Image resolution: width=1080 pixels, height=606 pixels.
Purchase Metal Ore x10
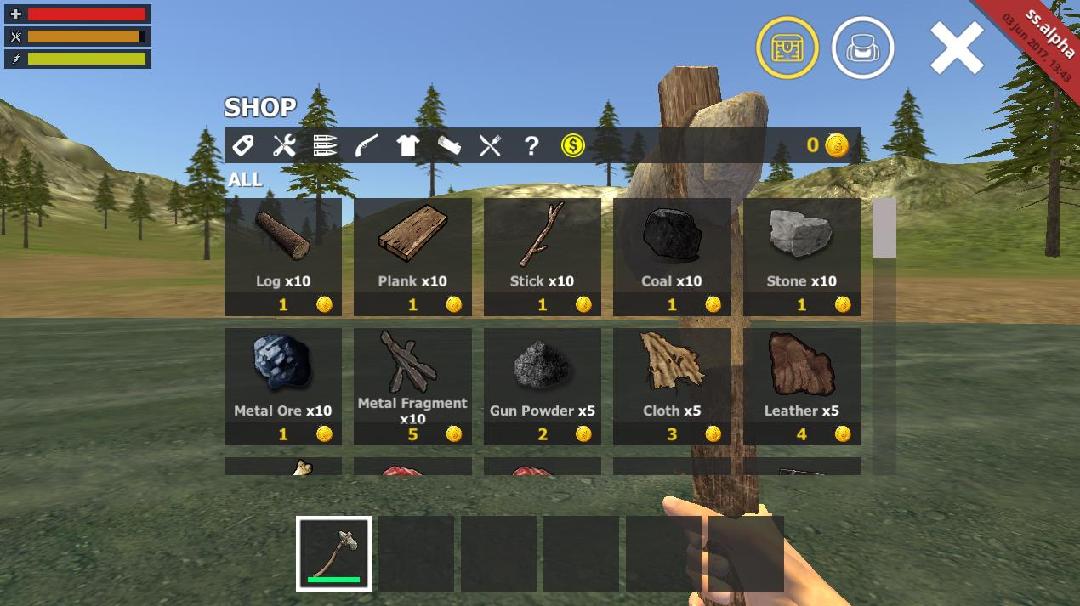coord(283,386)
